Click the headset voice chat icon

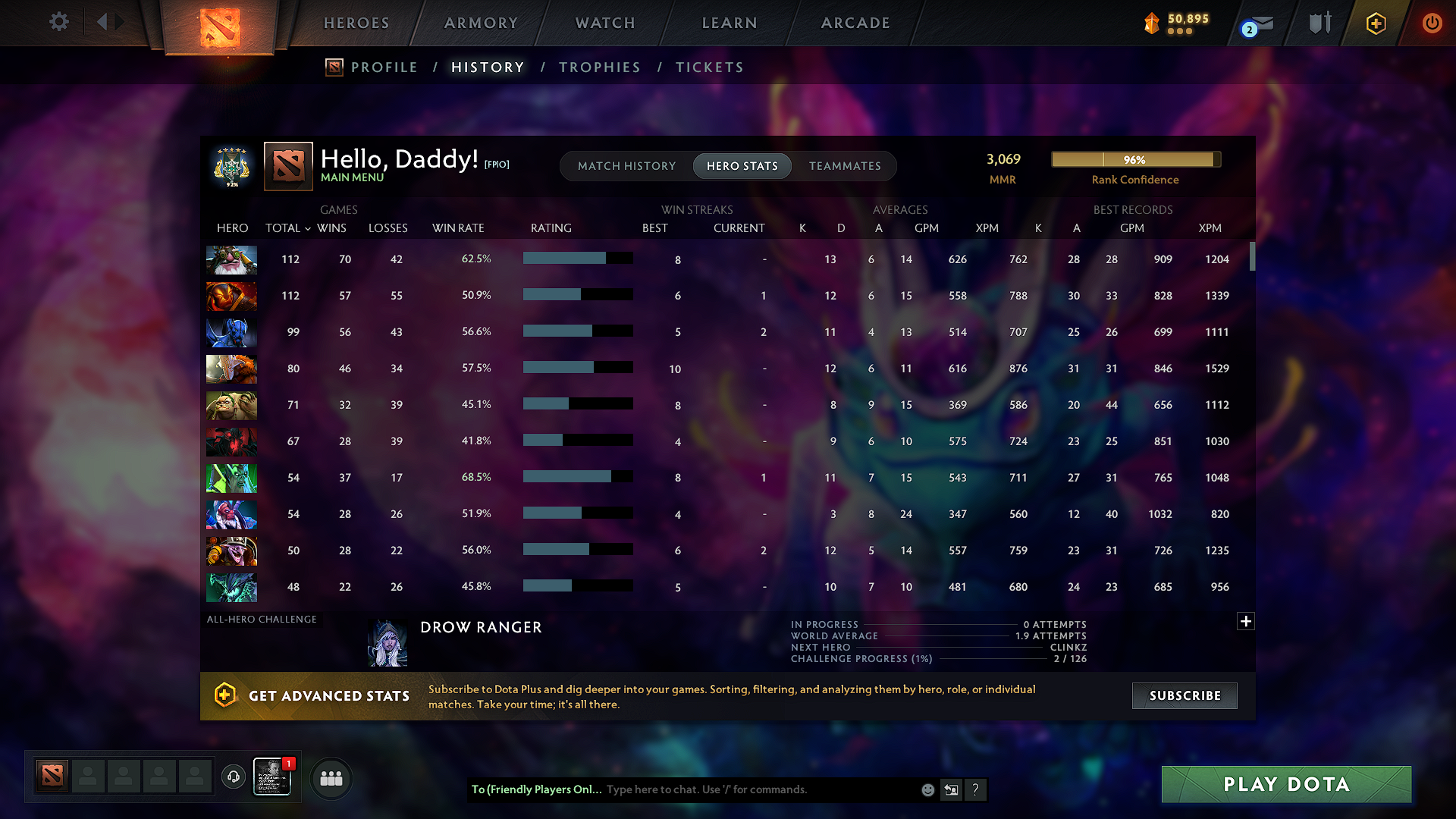click(233, 777)
